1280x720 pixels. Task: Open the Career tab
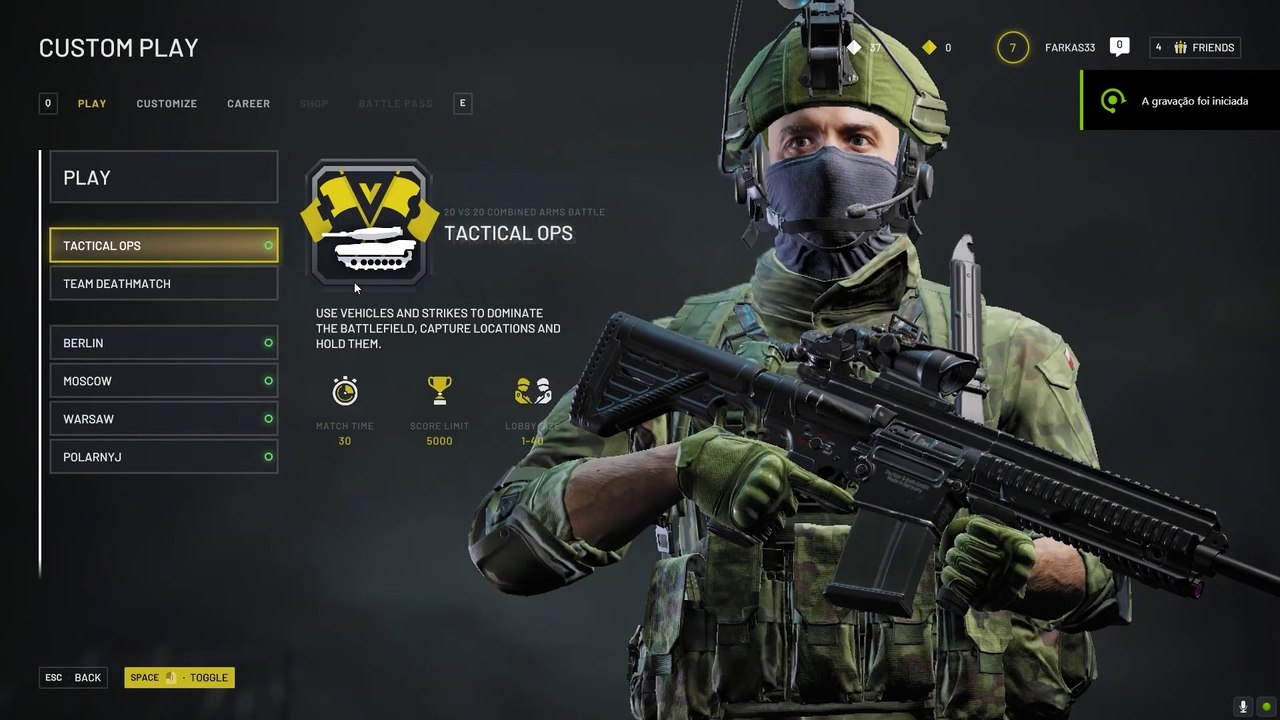[248, 104]
